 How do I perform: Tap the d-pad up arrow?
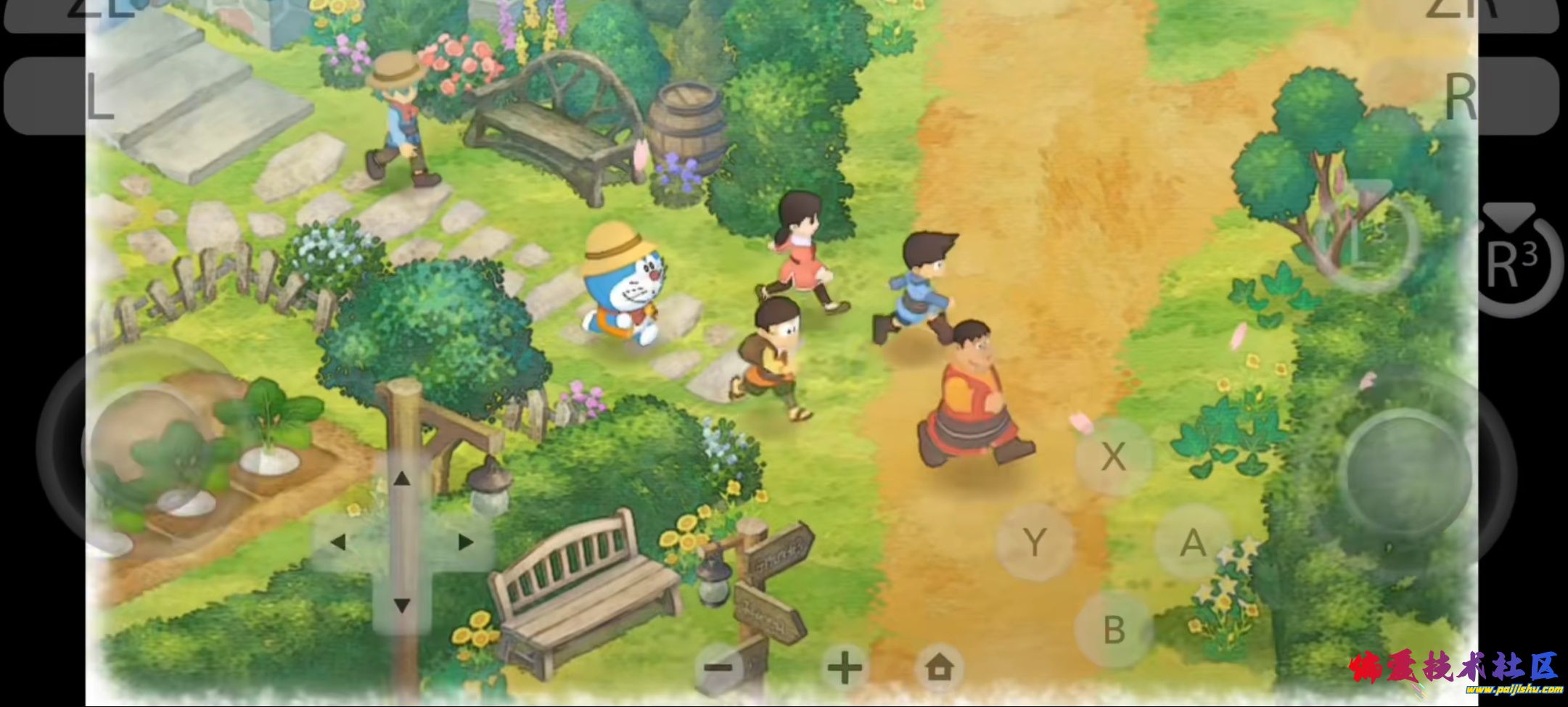point(401,479)
